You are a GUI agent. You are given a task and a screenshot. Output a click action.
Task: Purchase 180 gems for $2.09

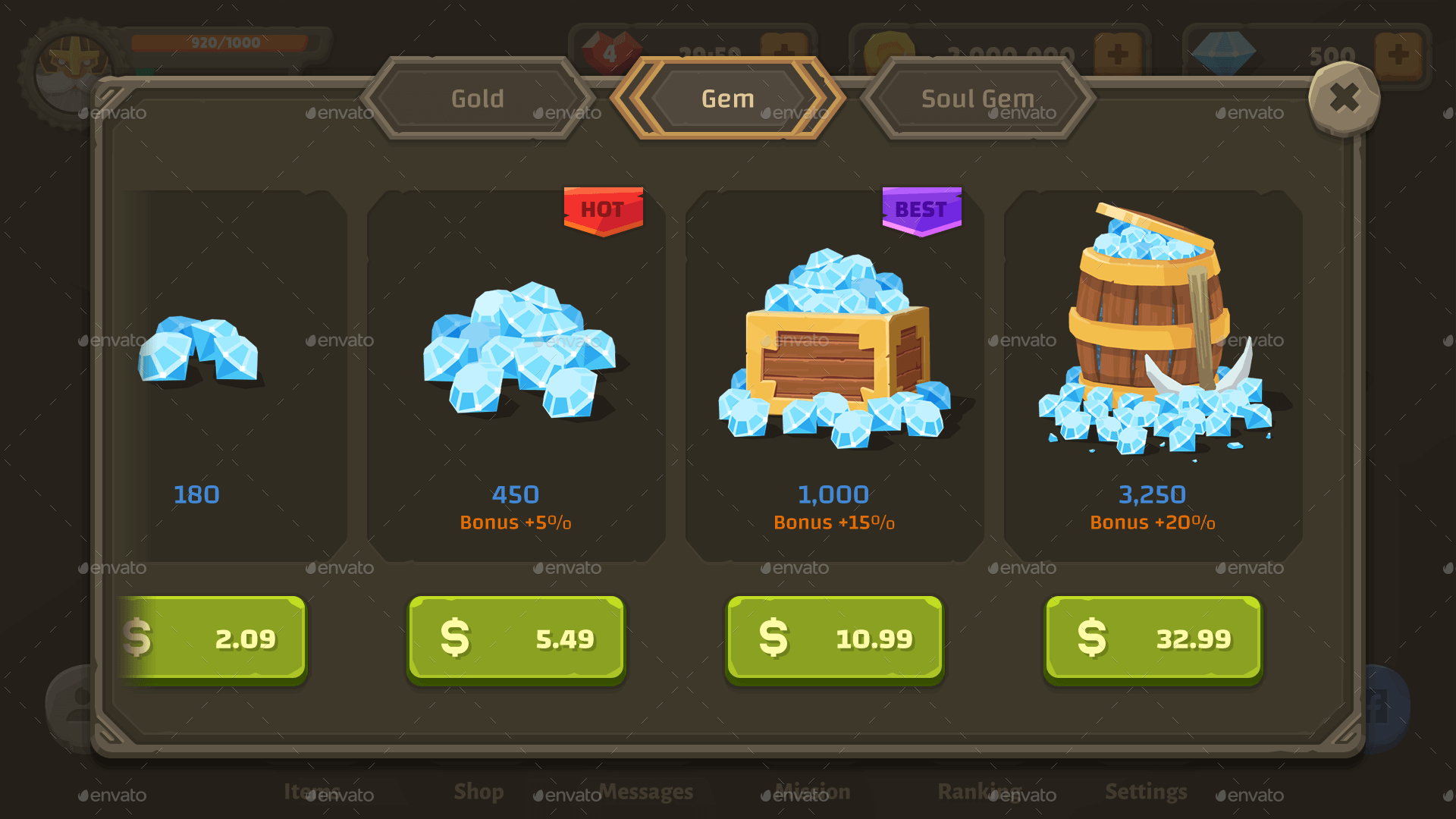coord(212,638)
